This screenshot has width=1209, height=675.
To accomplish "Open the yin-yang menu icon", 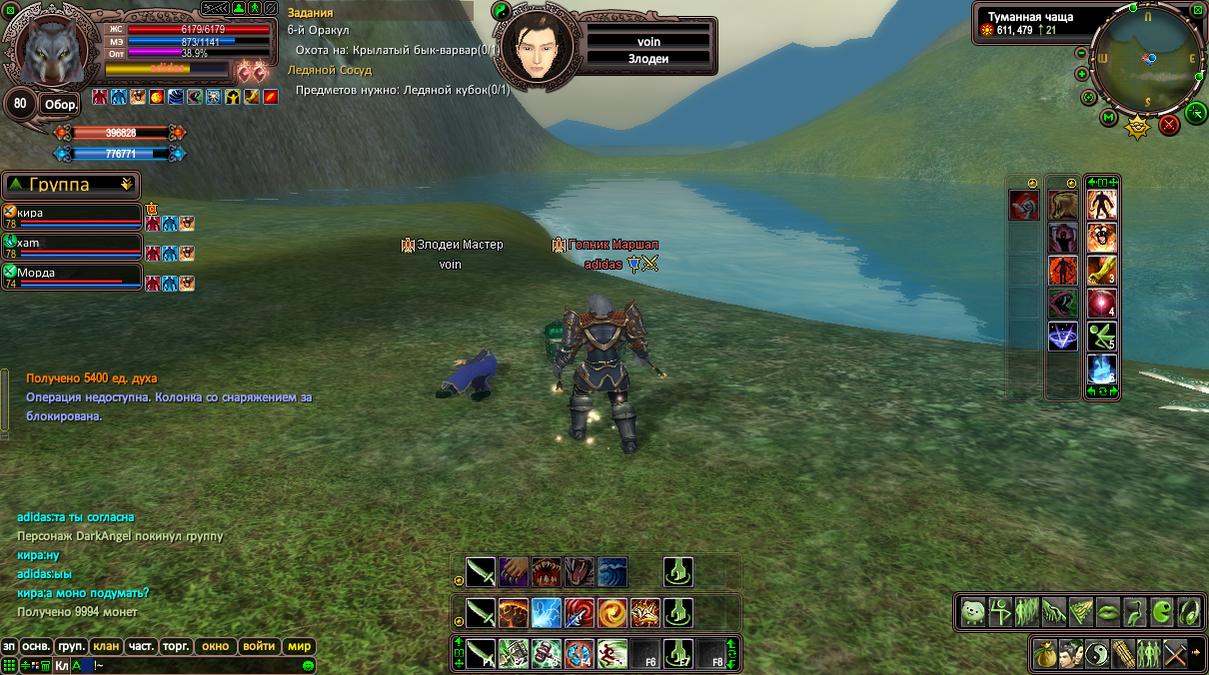I will [x=1097, y=653].
